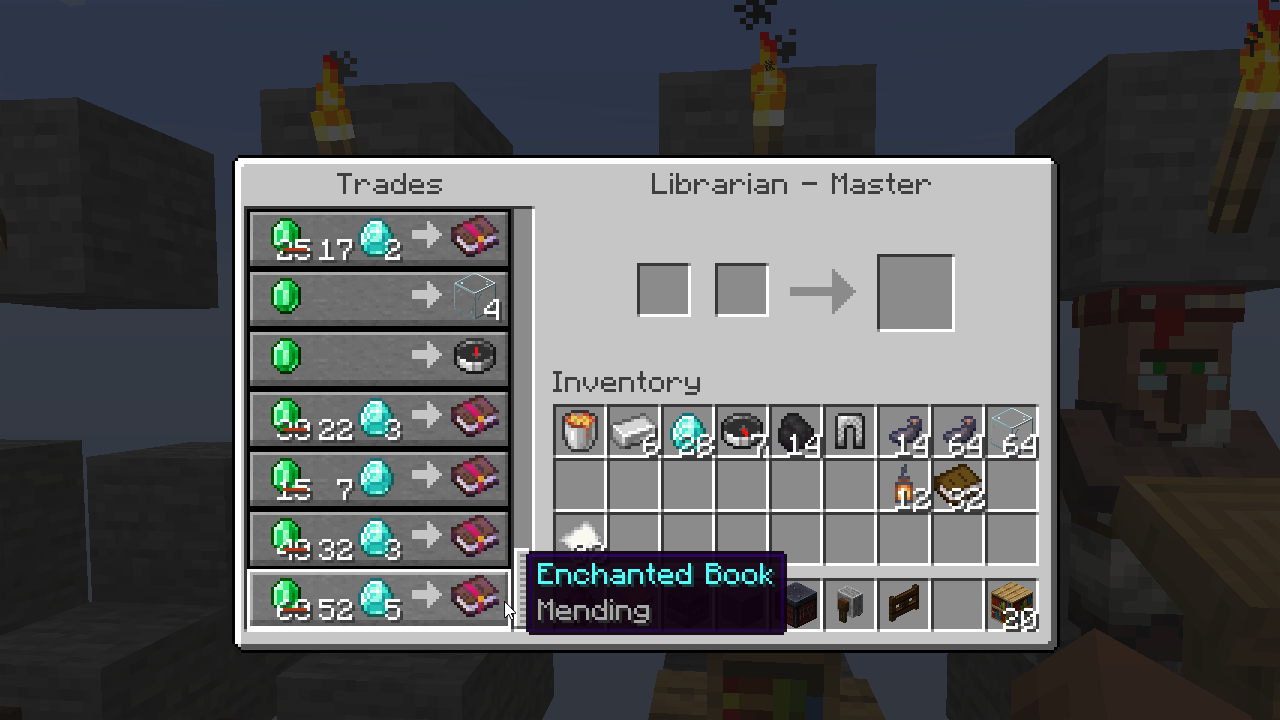Select the stack of 64 glass blocks
The width and height of the screenshot is (1280, 720).
coord(1012,432)
